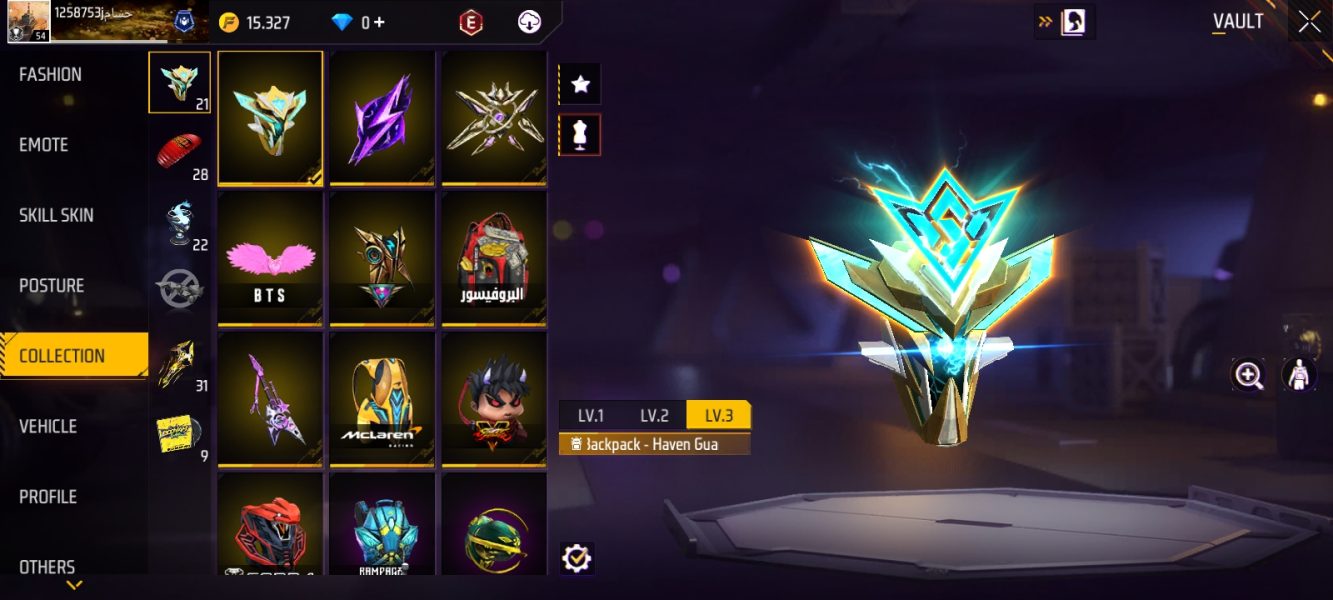
Task: Select the McLaren yellow backpack
Action: [x=382, y=399]
